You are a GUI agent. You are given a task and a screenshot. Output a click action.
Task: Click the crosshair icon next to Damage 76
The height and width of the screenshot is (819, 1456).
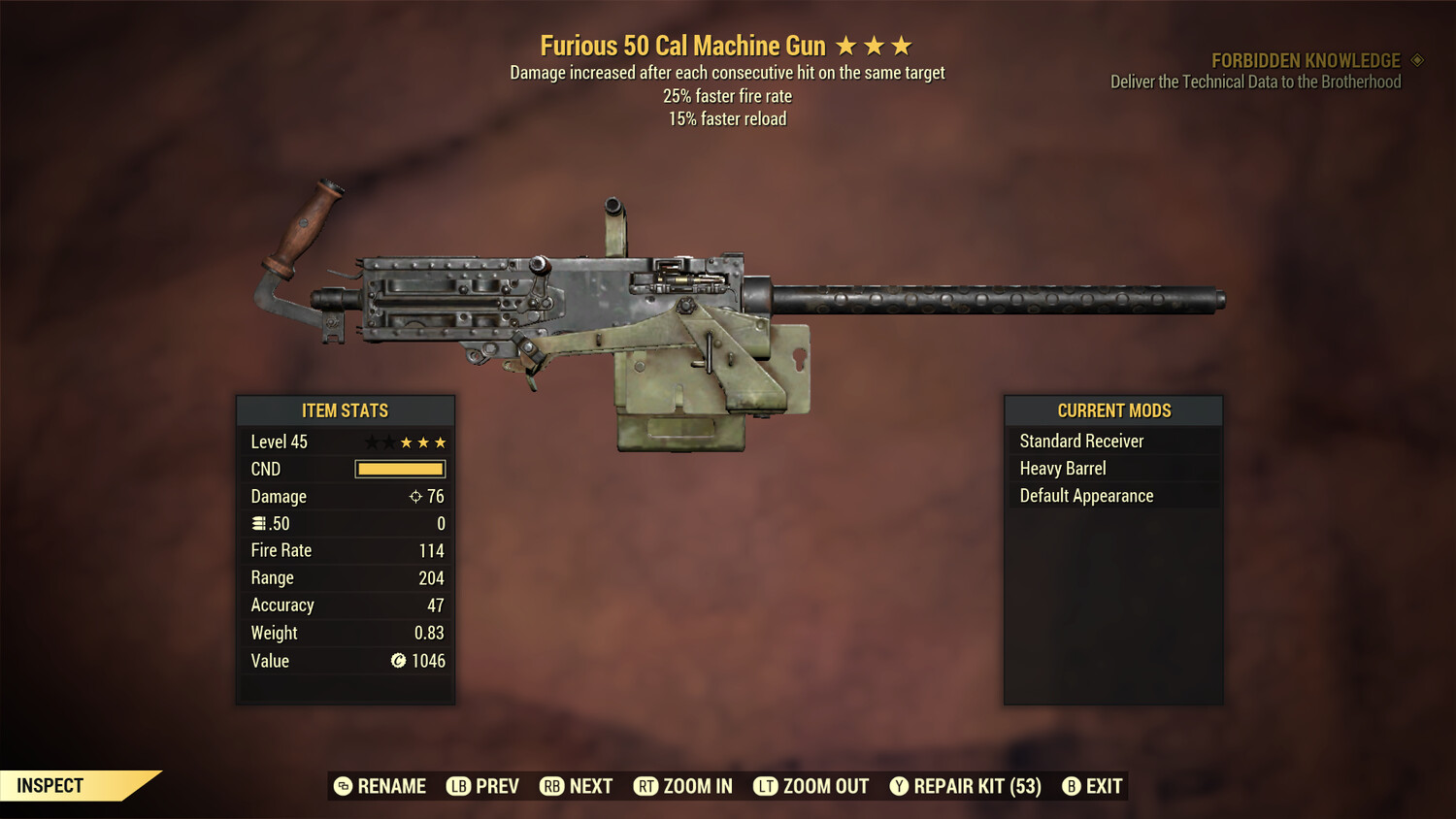point(417,496)
